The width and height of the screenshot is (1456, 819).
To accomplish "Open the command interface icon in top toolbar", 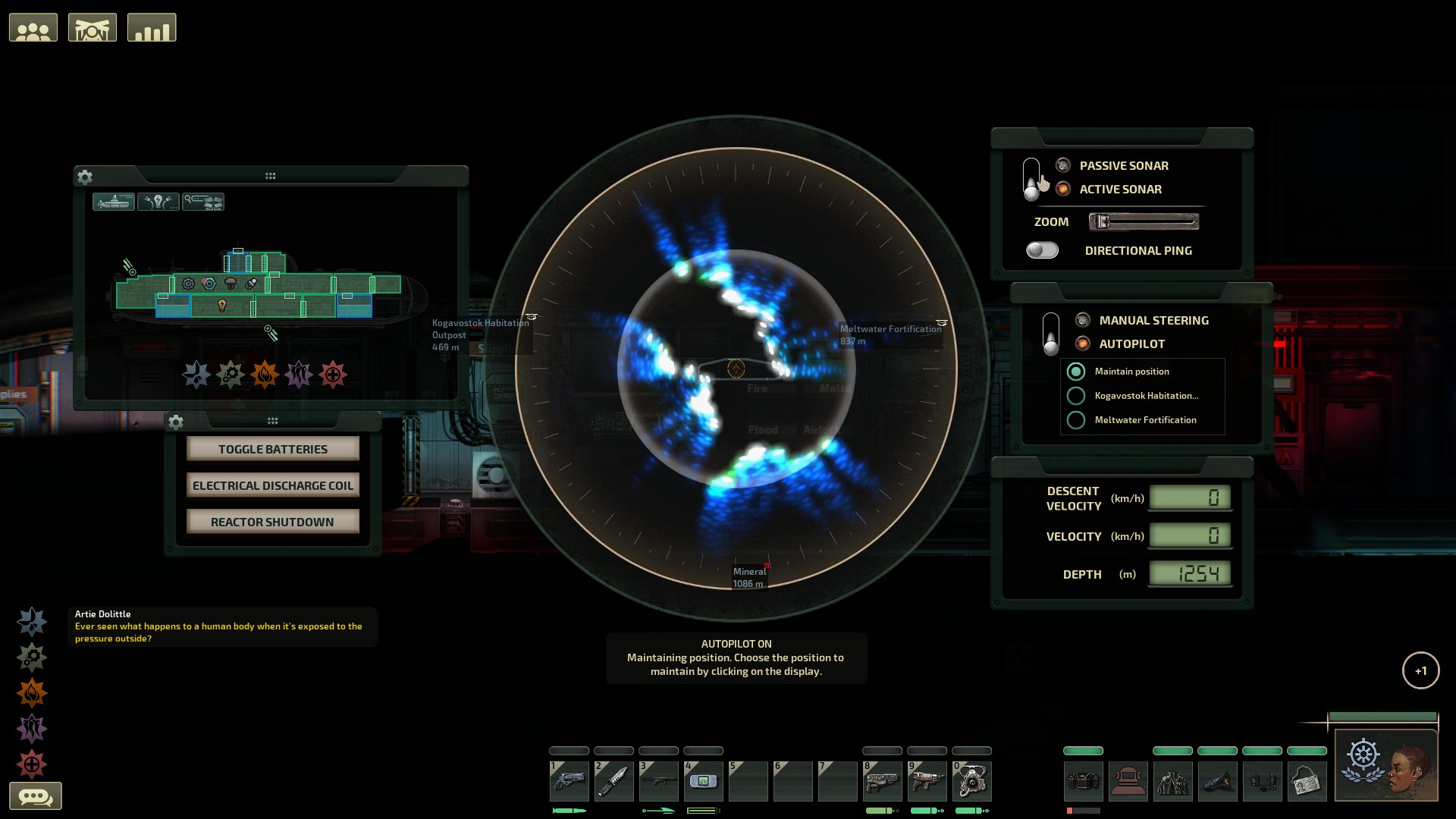I will (x=92, y=27).
